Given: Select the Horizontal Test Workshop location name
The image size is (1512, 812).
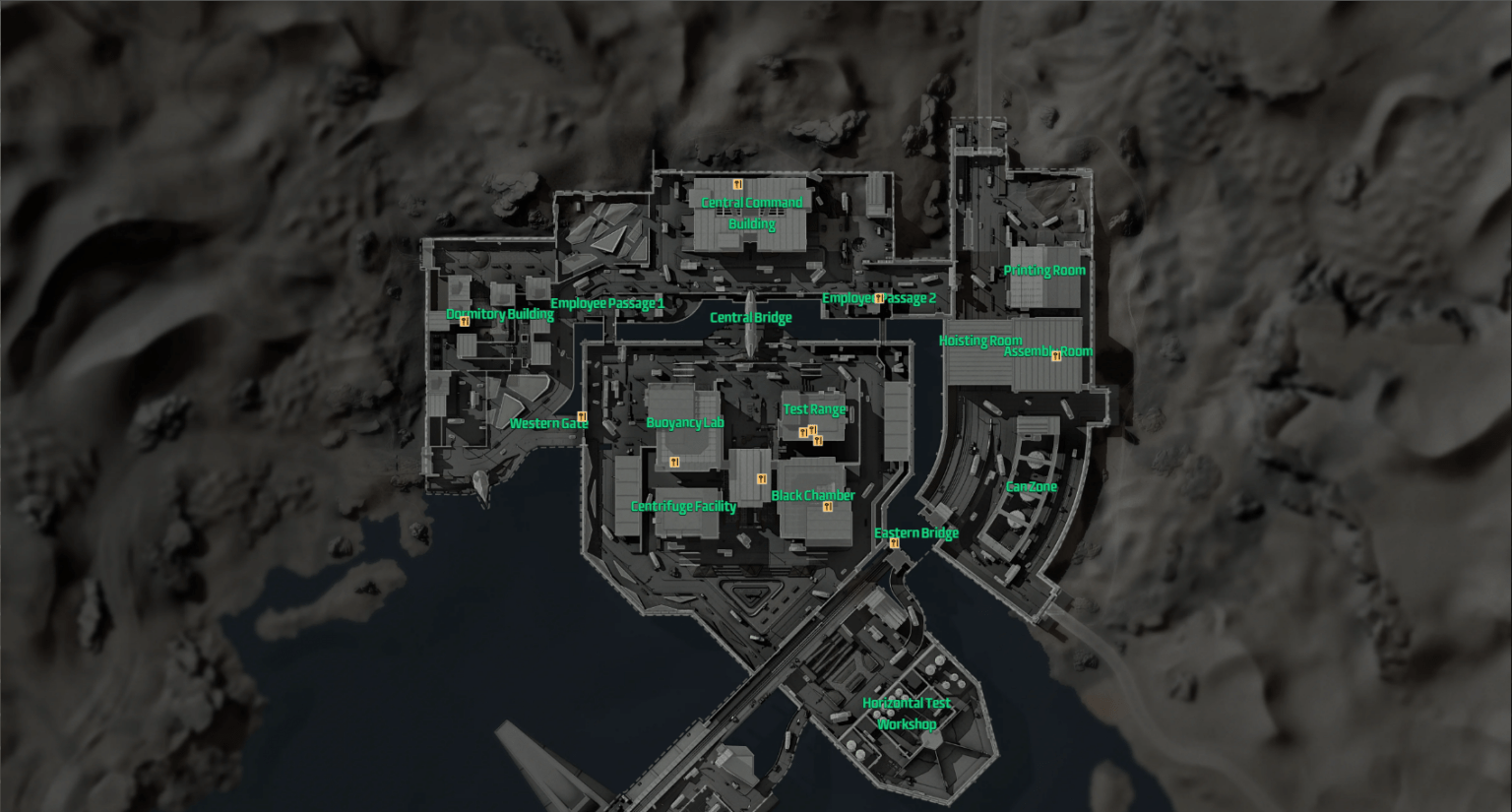Looking at the screenshot, I should pyautogui.click(x=907, y=713).
